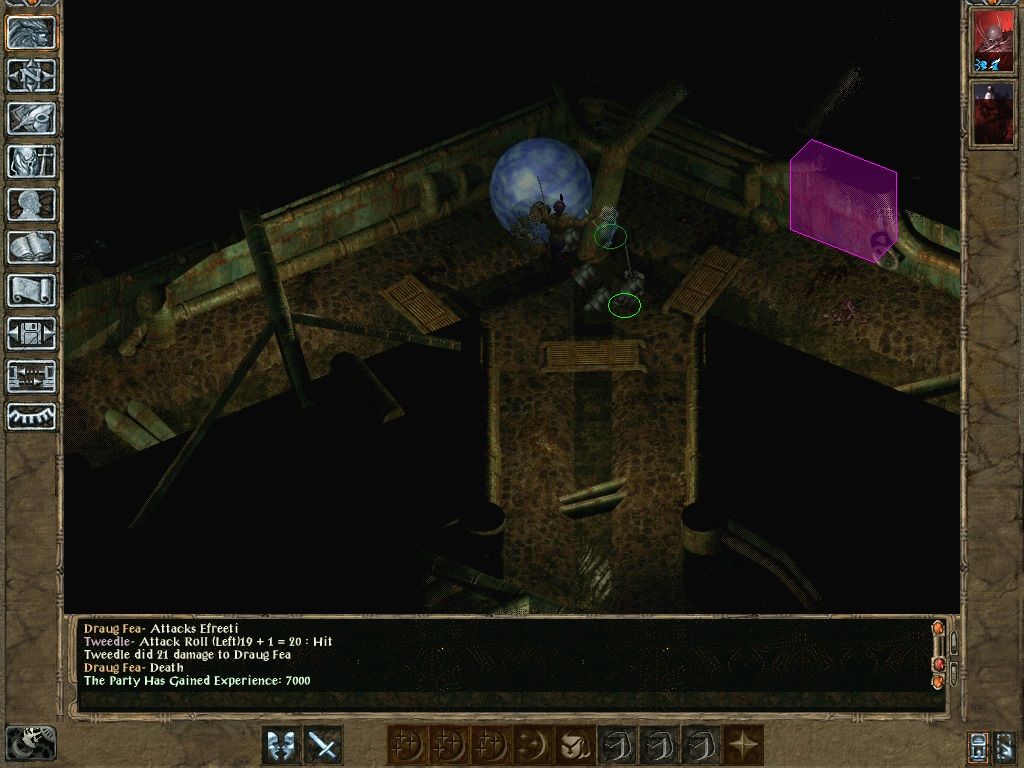Select the first party member portrait

pyautogui.click(x=993, y=43)
